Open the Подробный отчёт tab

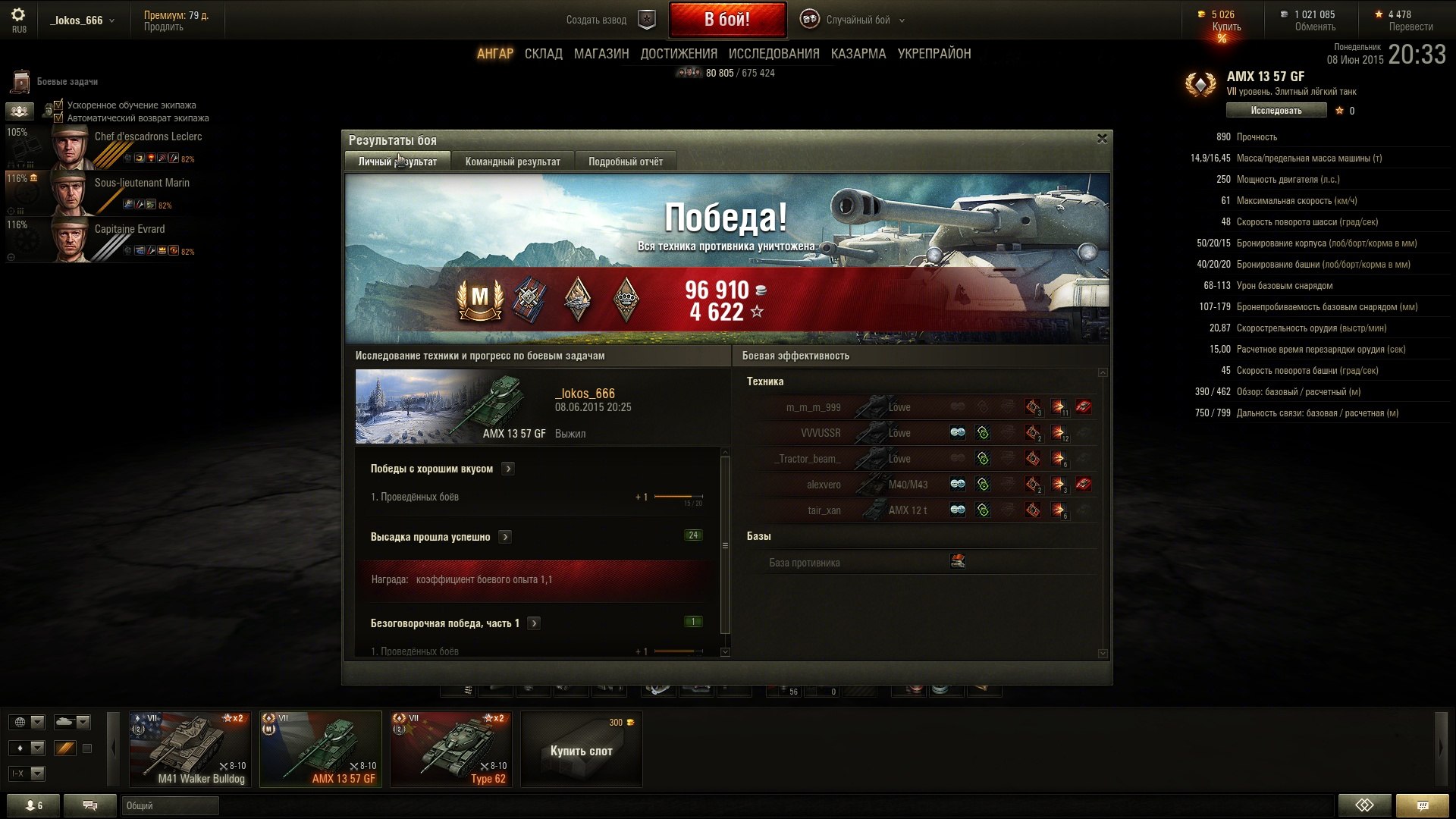pyautogui.click(x=625, y=162)
